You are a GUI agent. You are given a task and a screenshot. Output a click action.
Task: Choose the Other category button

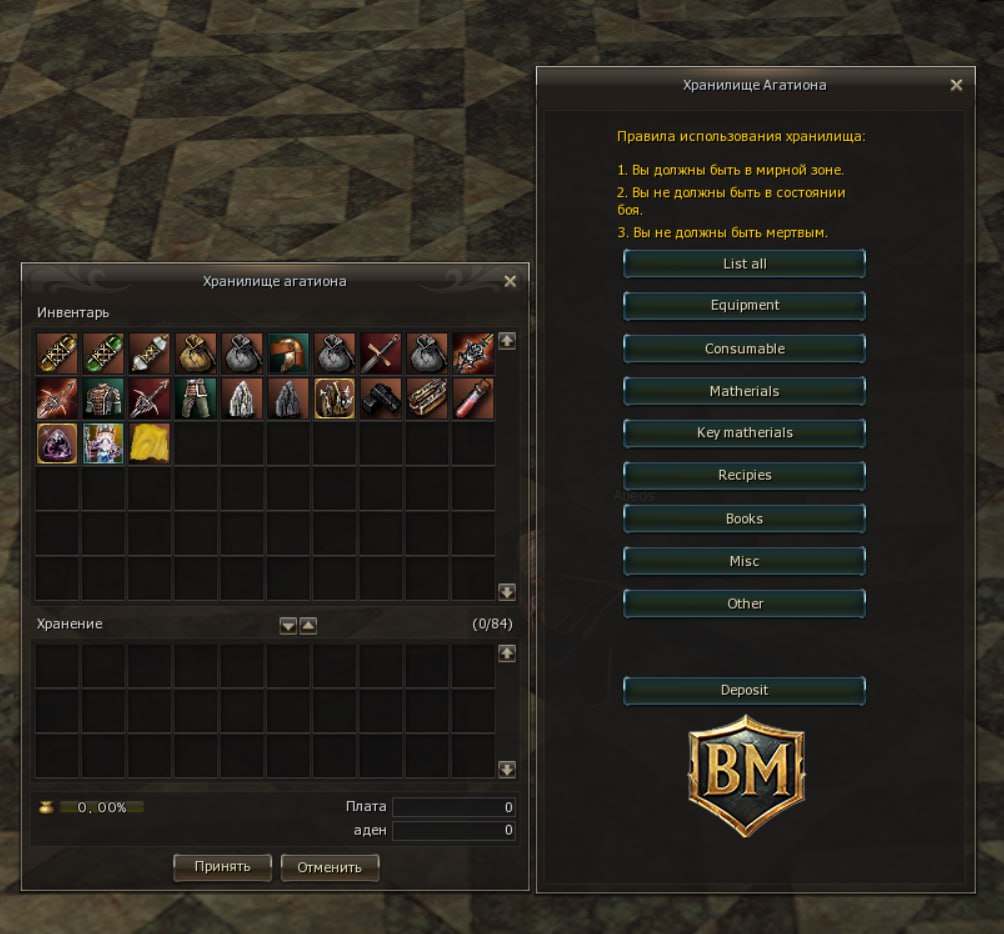click(744, 604)
